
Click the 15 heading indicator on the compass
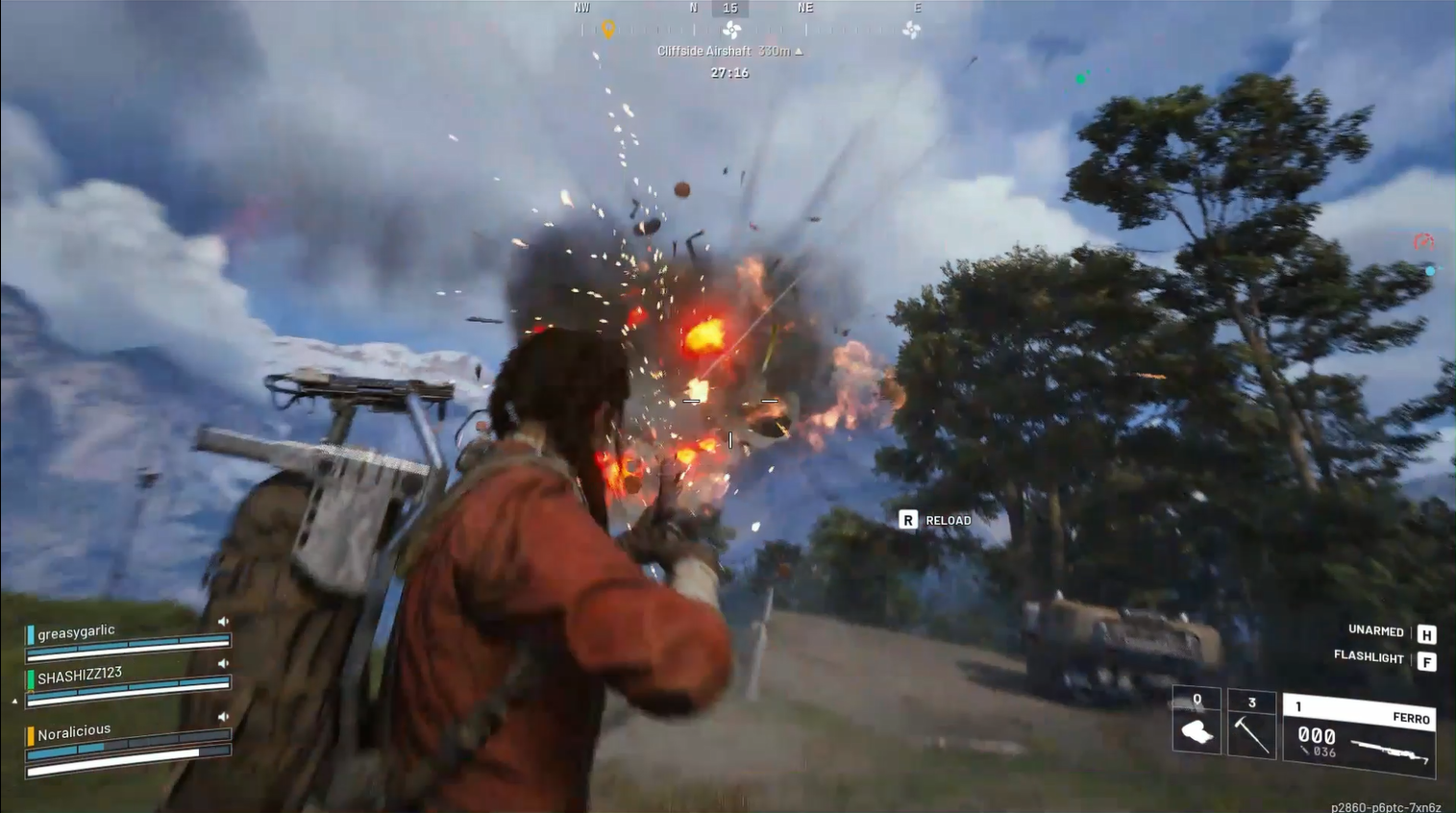(731, 8)
